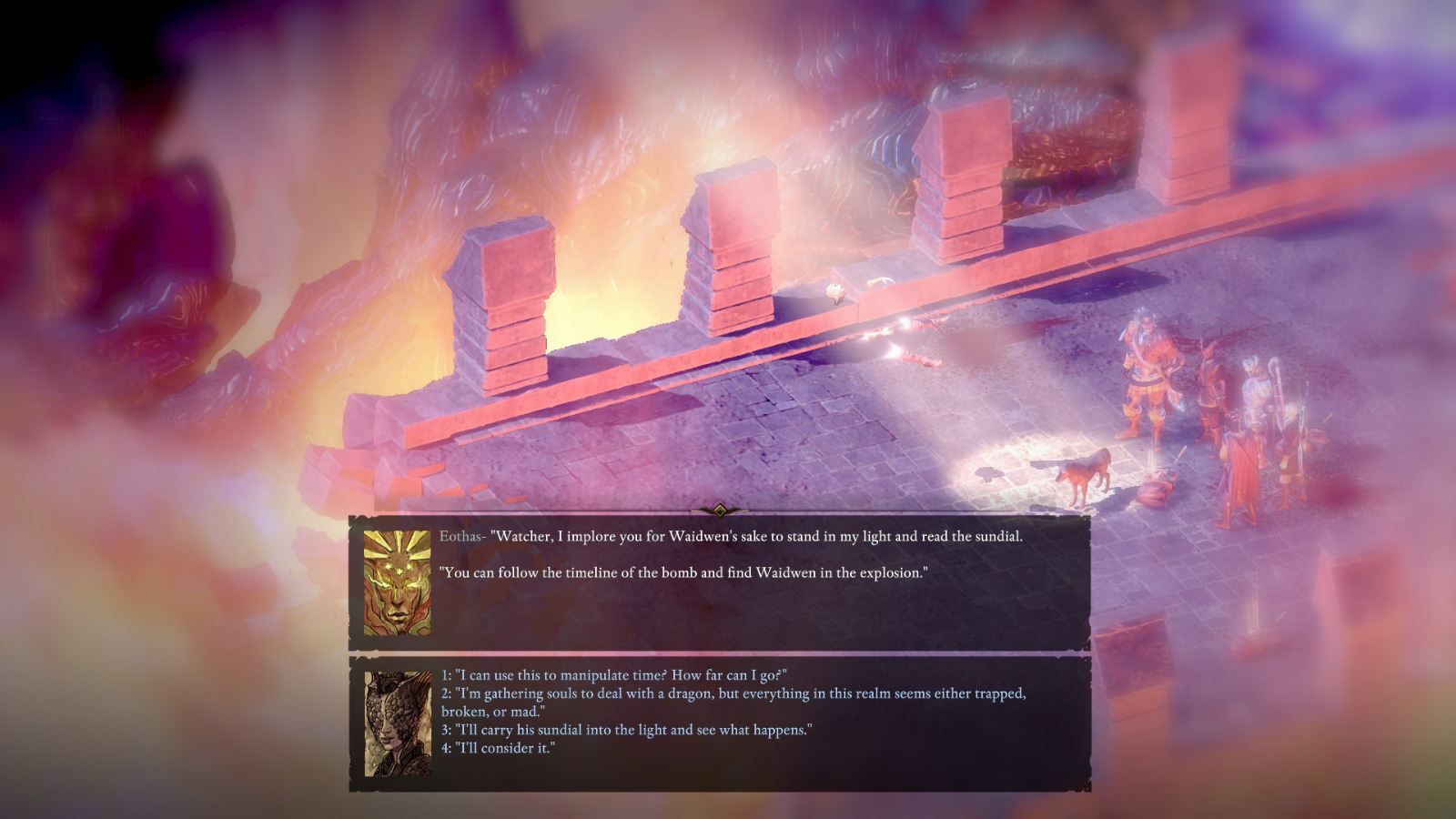1456x819 pixels.
Task: Click the Watcher's dialogue response panel
Action: pyautogui.click(x=719, y=719)
